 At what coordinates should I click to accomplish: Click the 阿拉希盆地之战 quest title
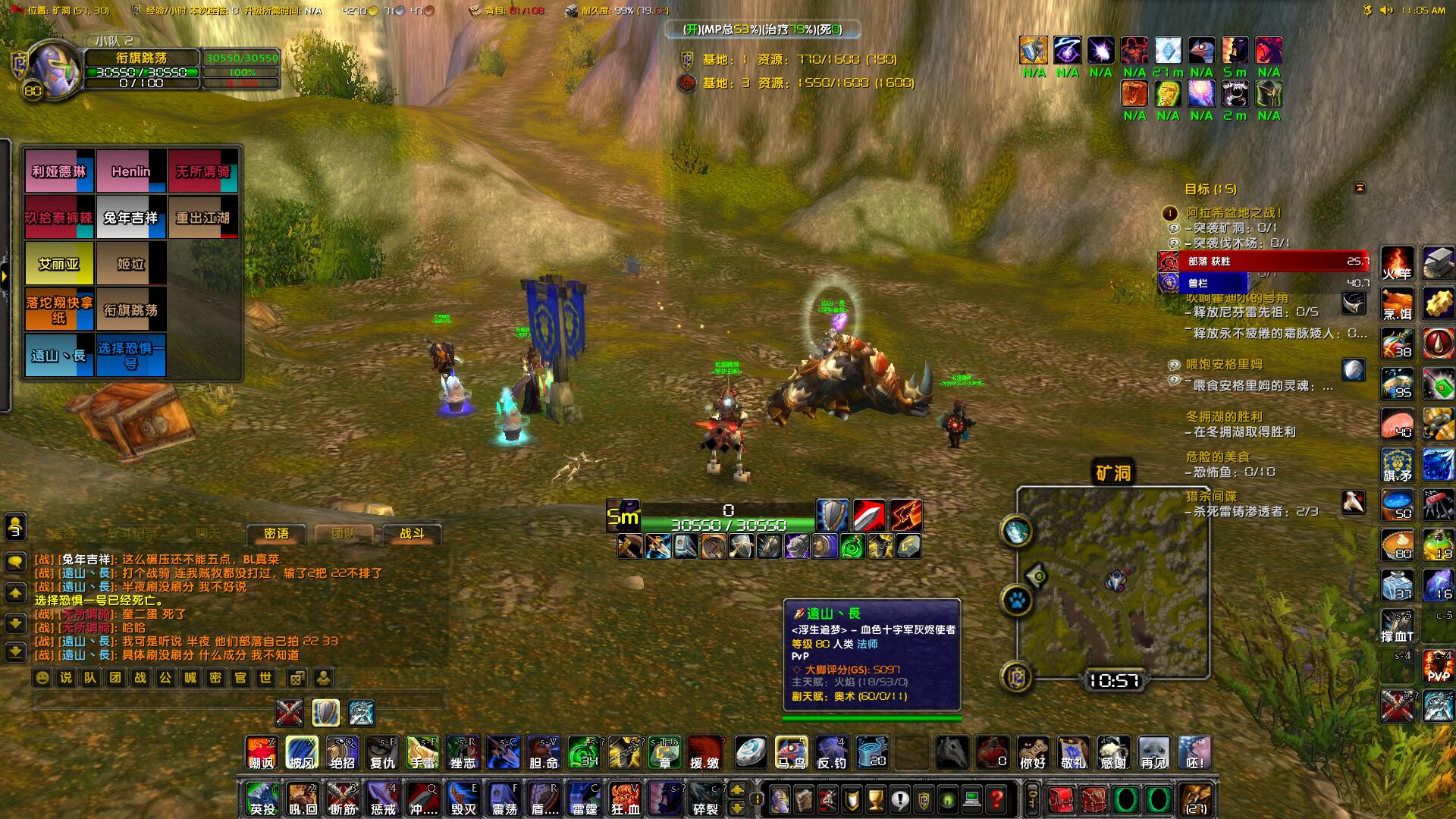(x=1234, y=213)
